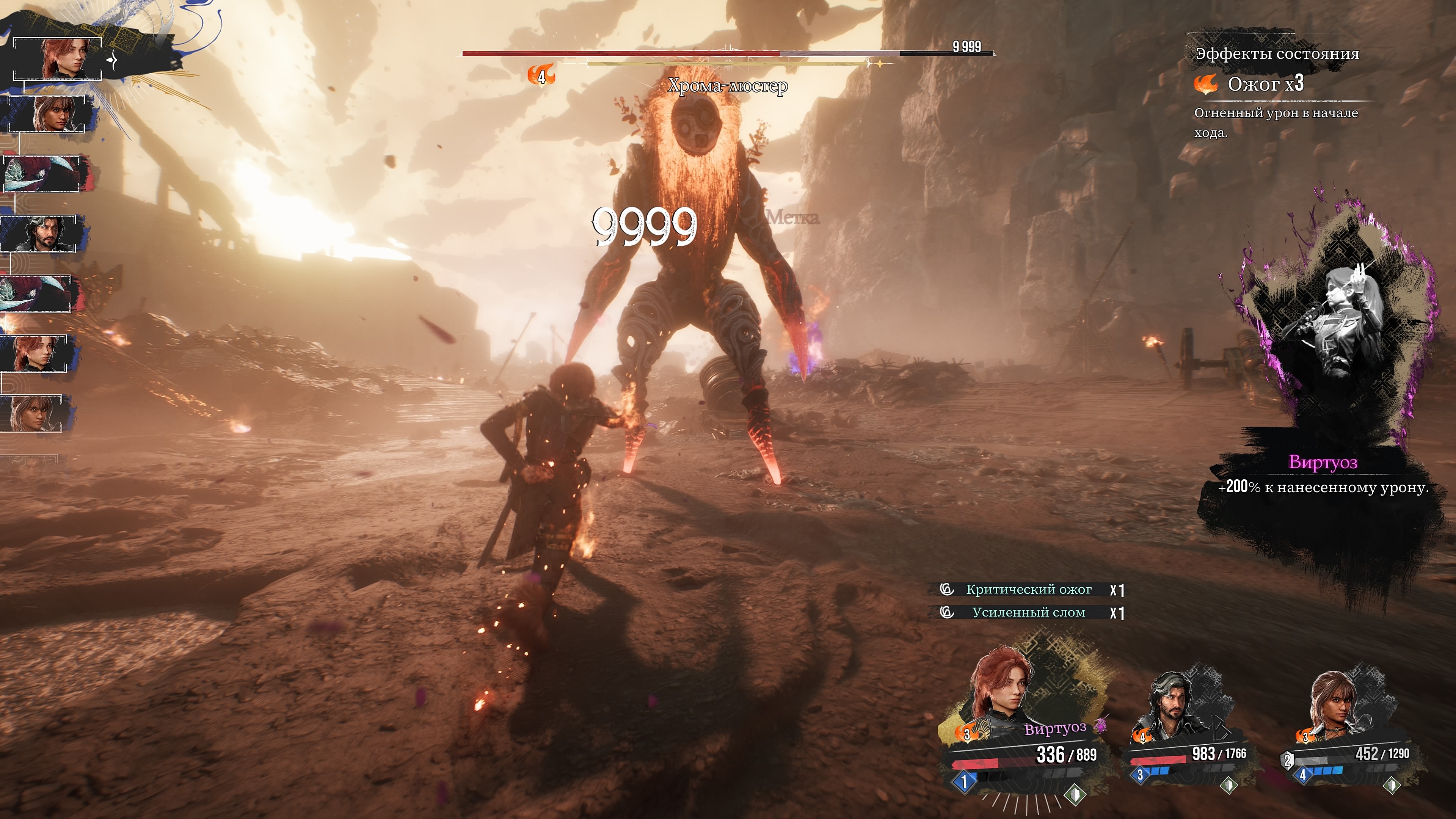Click the burn stack icon on Gustave's party card

click(x=1142, y=736)
